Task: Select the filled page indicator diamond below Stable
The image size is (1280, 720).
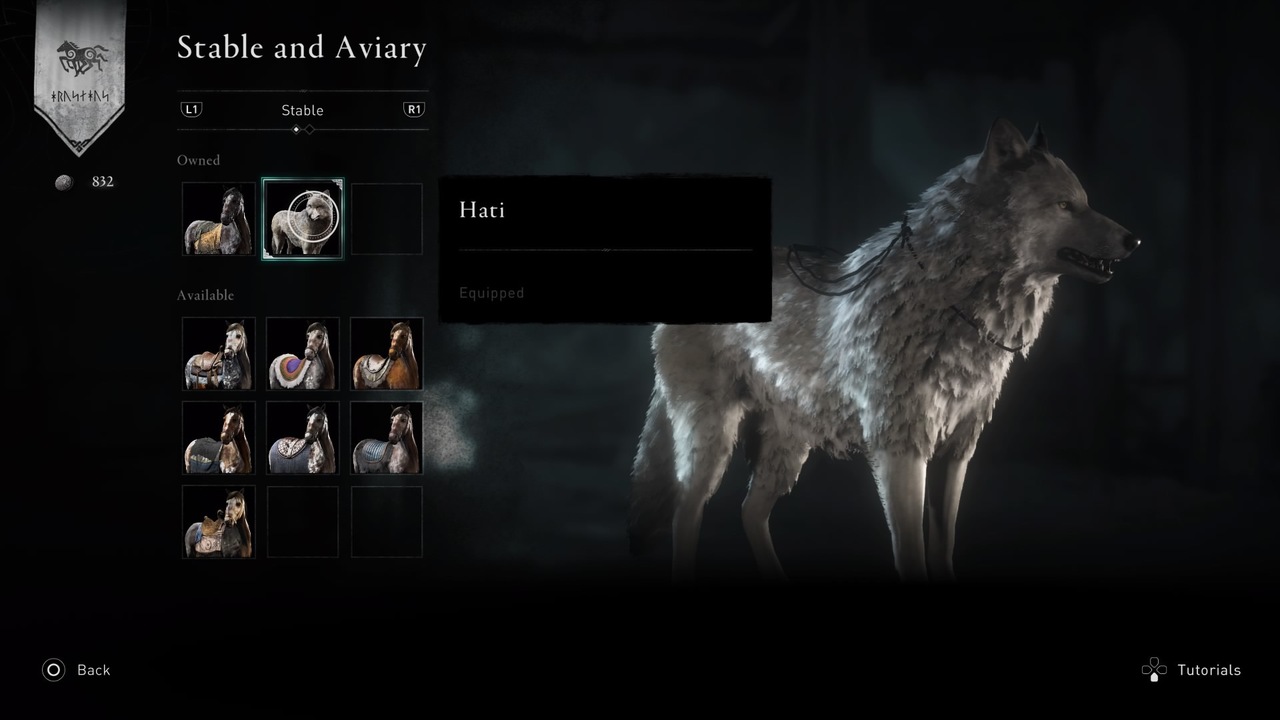Action: 298,130
